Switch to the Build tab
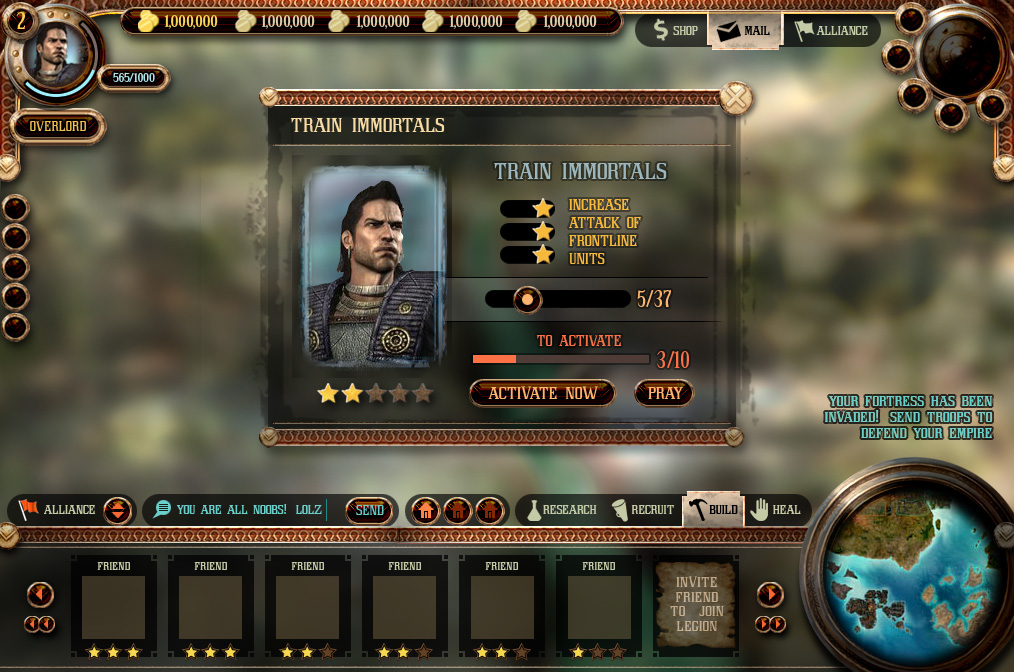1014x672 pixels. point(713,510)
